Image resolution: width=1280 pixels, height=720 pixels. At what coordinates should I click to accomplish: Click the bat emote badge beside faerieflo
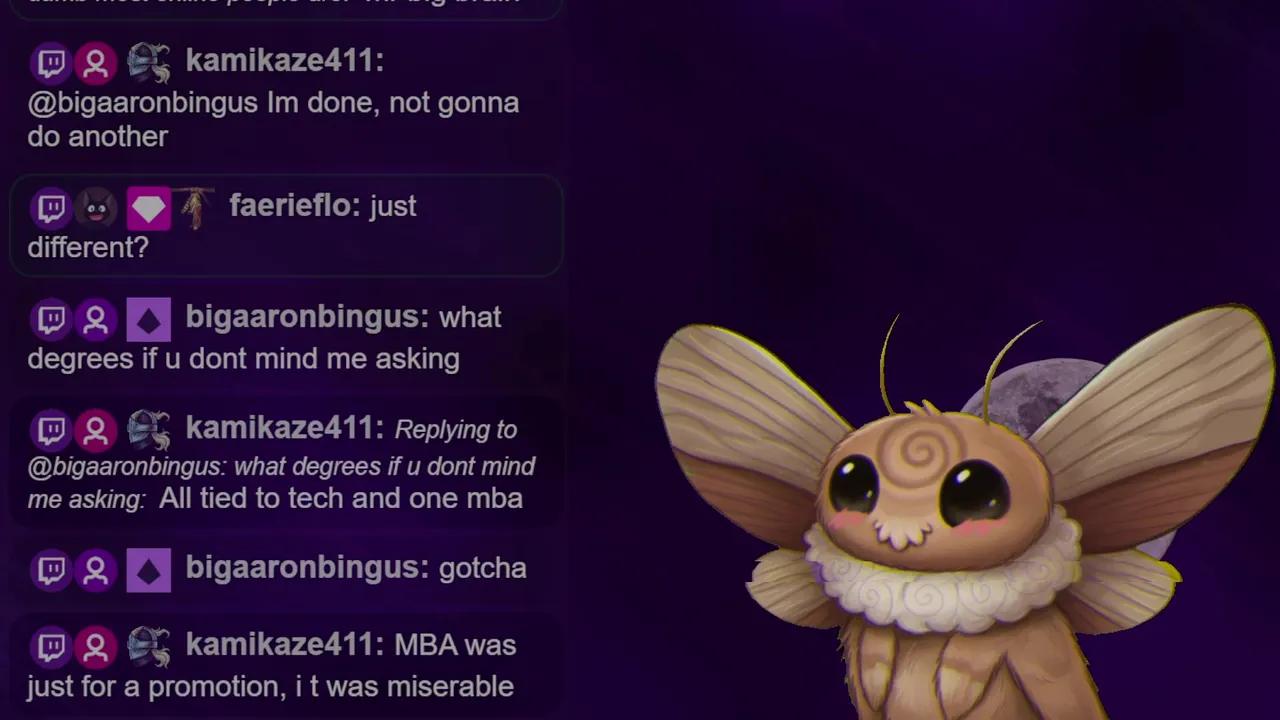tap(96, 207)
